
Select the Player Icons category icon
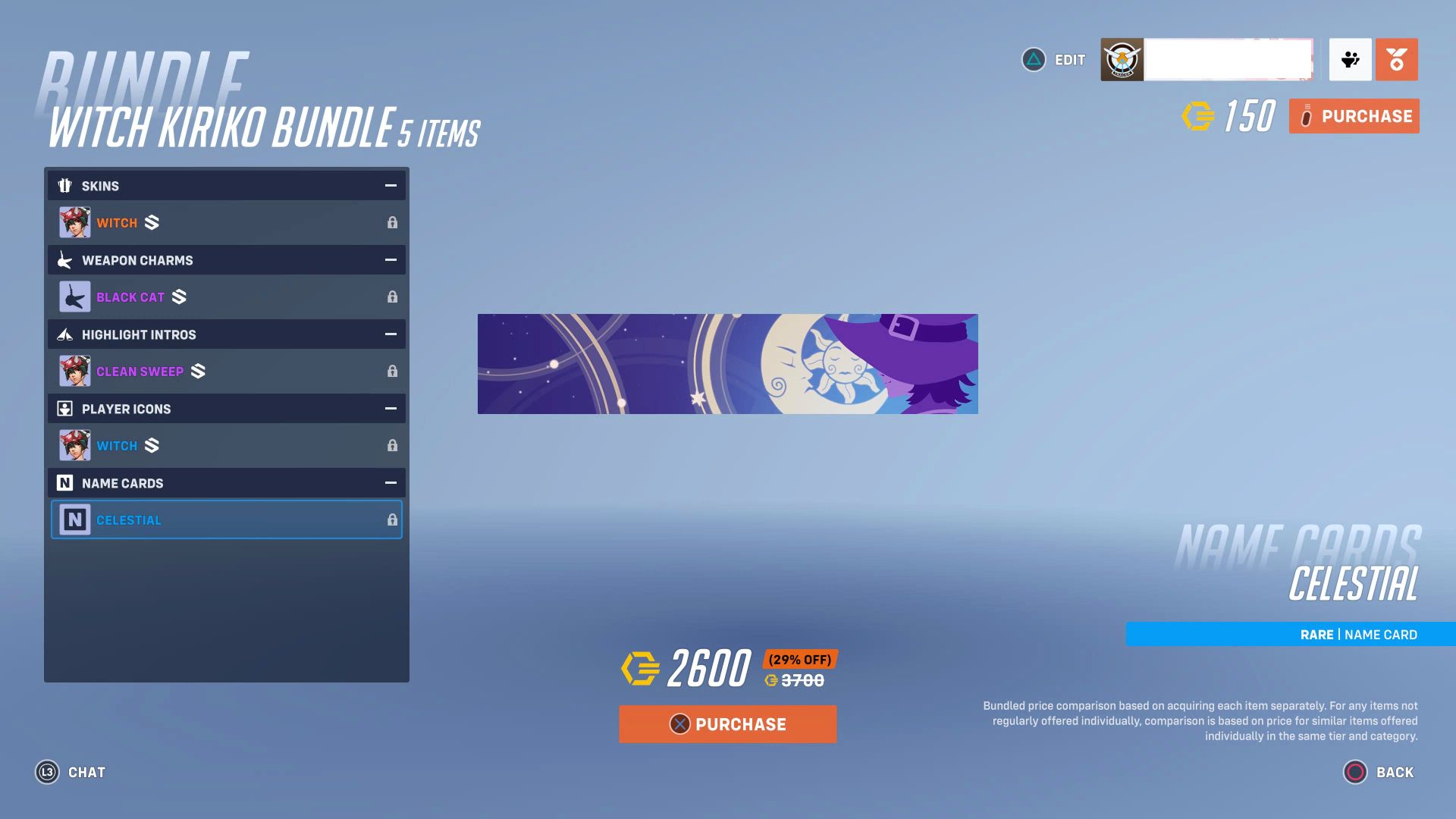[66, 408]
